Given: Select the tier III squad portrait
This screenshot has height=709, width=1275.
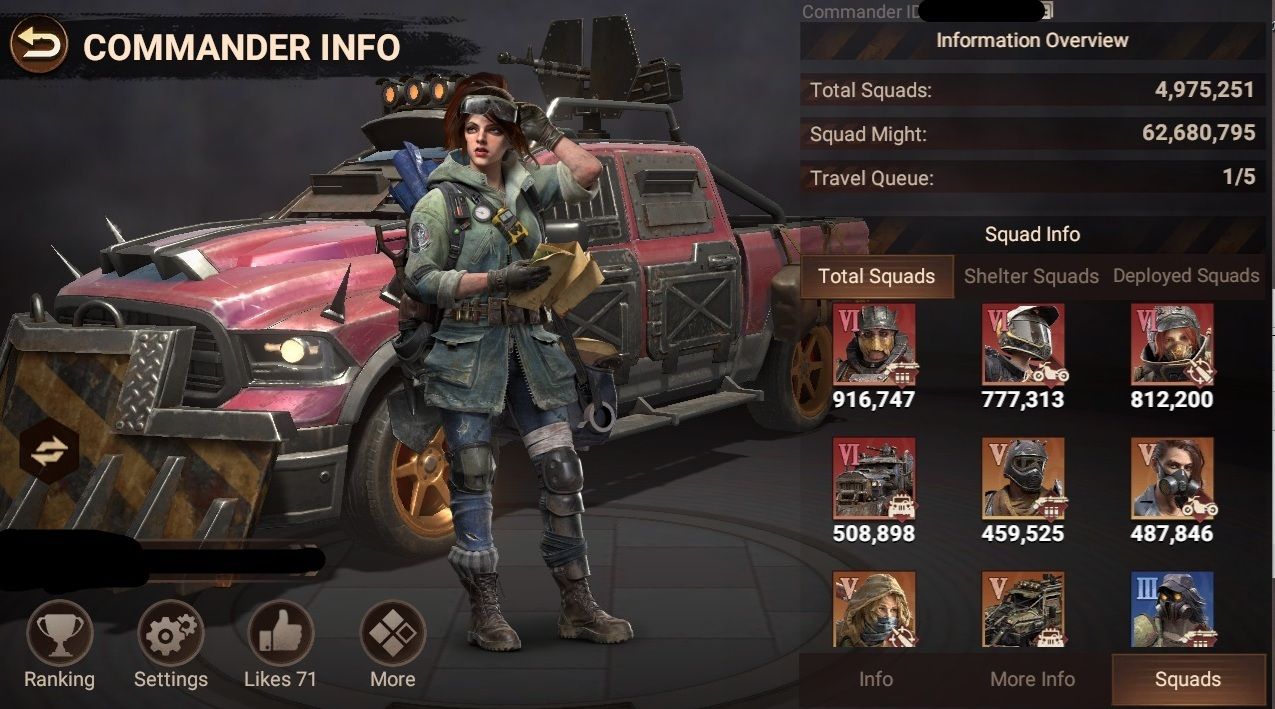Looking at the screenshot, I should pyautogui.click(x=1172, y=608).
